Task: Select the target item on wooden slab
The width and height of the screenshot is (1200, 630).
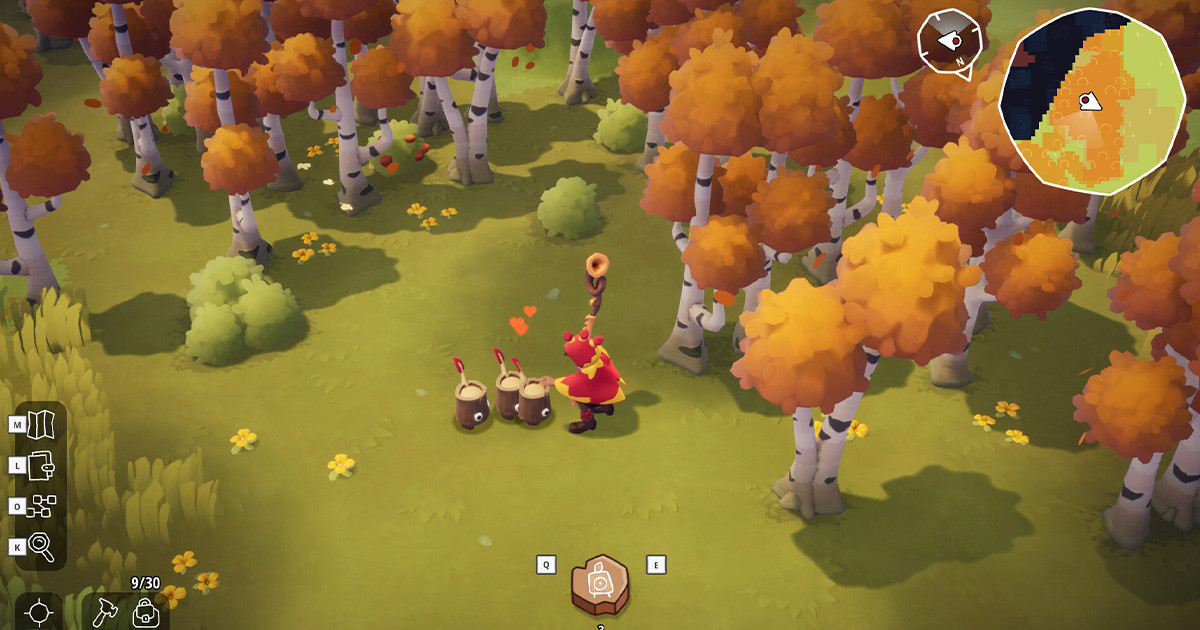Action: tap(600, 585)
